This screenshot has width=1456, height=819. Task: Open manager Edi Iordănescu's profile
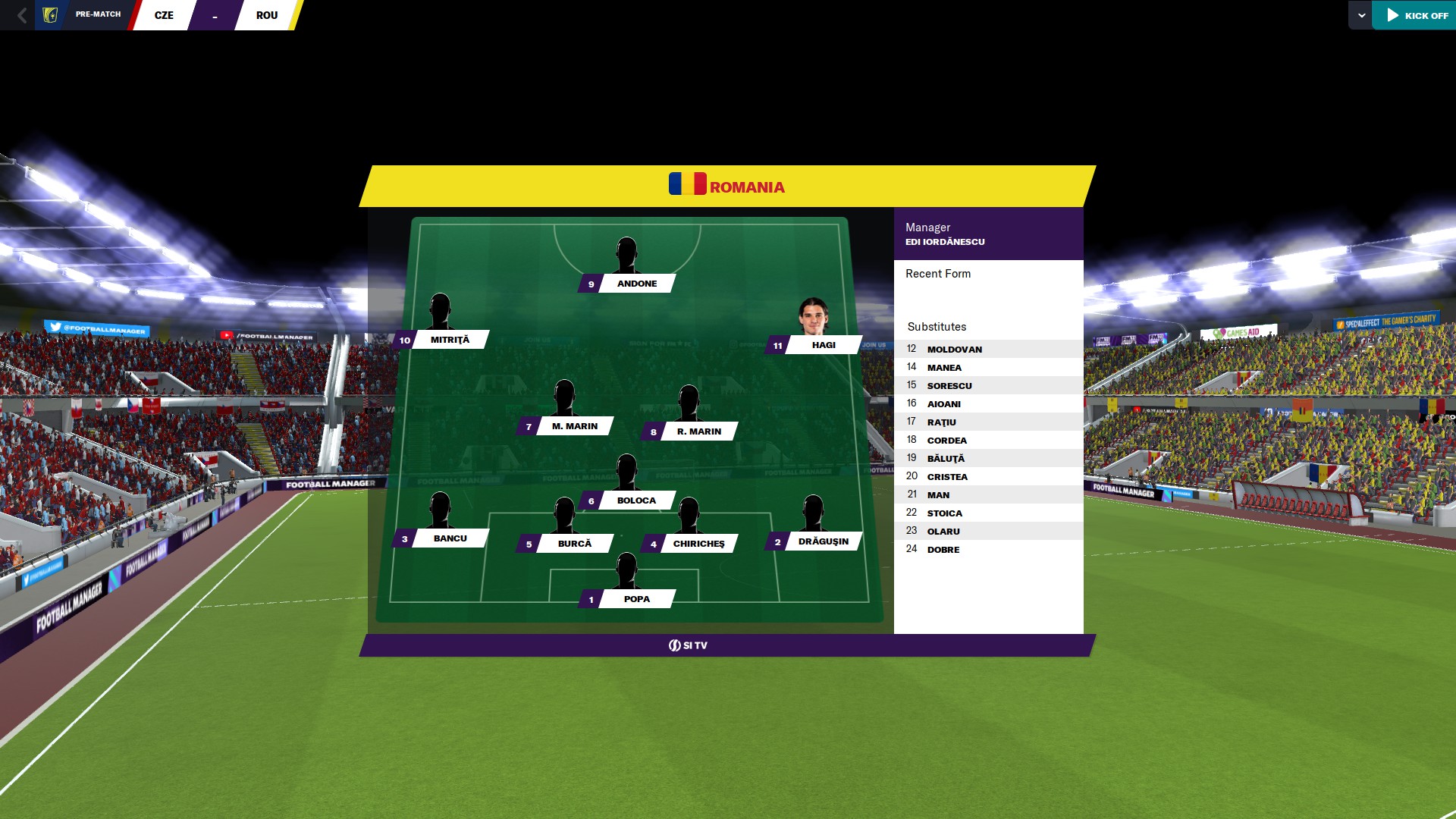click(x=945, y=242)
